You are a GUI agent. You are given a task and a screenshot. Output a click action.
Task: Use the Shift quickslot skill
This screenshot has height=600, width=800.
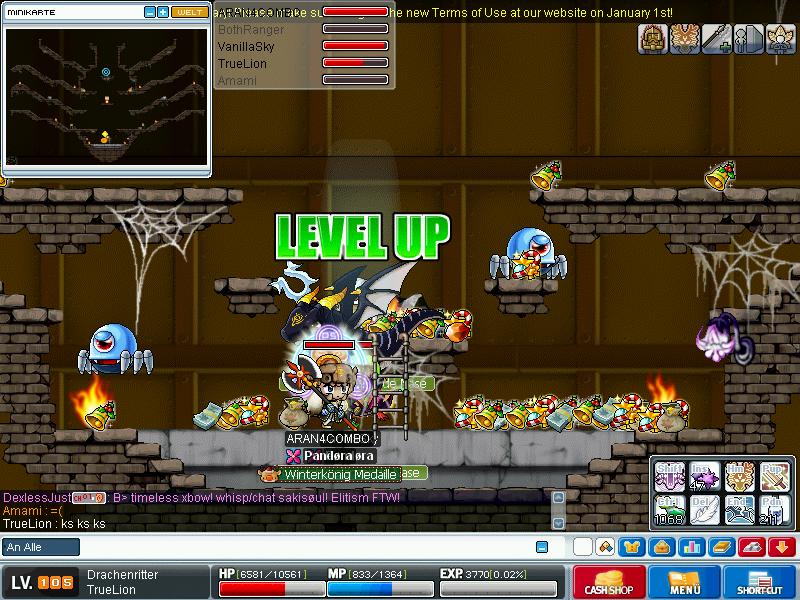[668, 477]
